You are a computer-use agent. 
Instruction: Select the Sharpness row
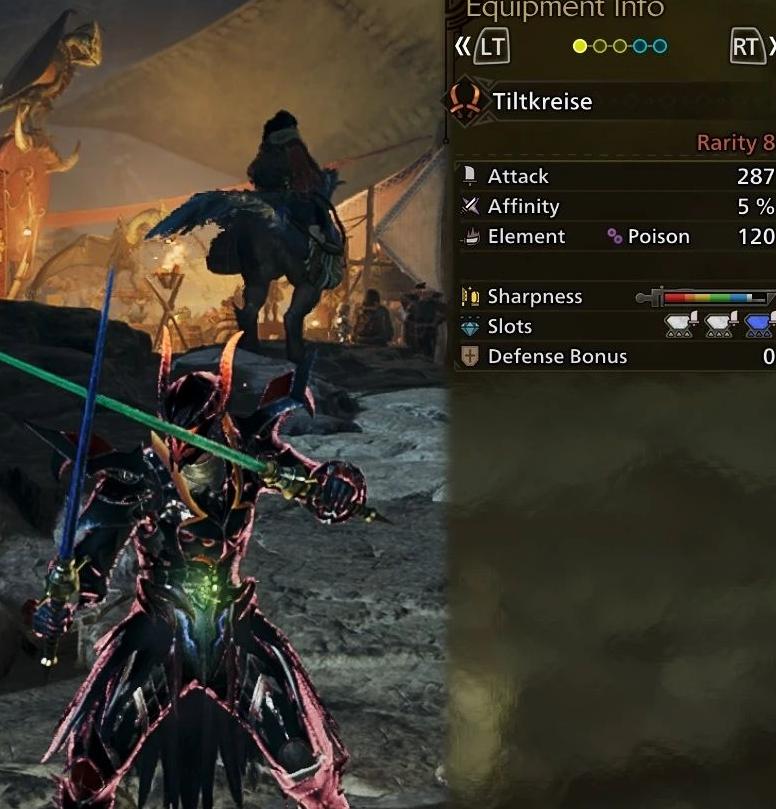tap(615, 297)
